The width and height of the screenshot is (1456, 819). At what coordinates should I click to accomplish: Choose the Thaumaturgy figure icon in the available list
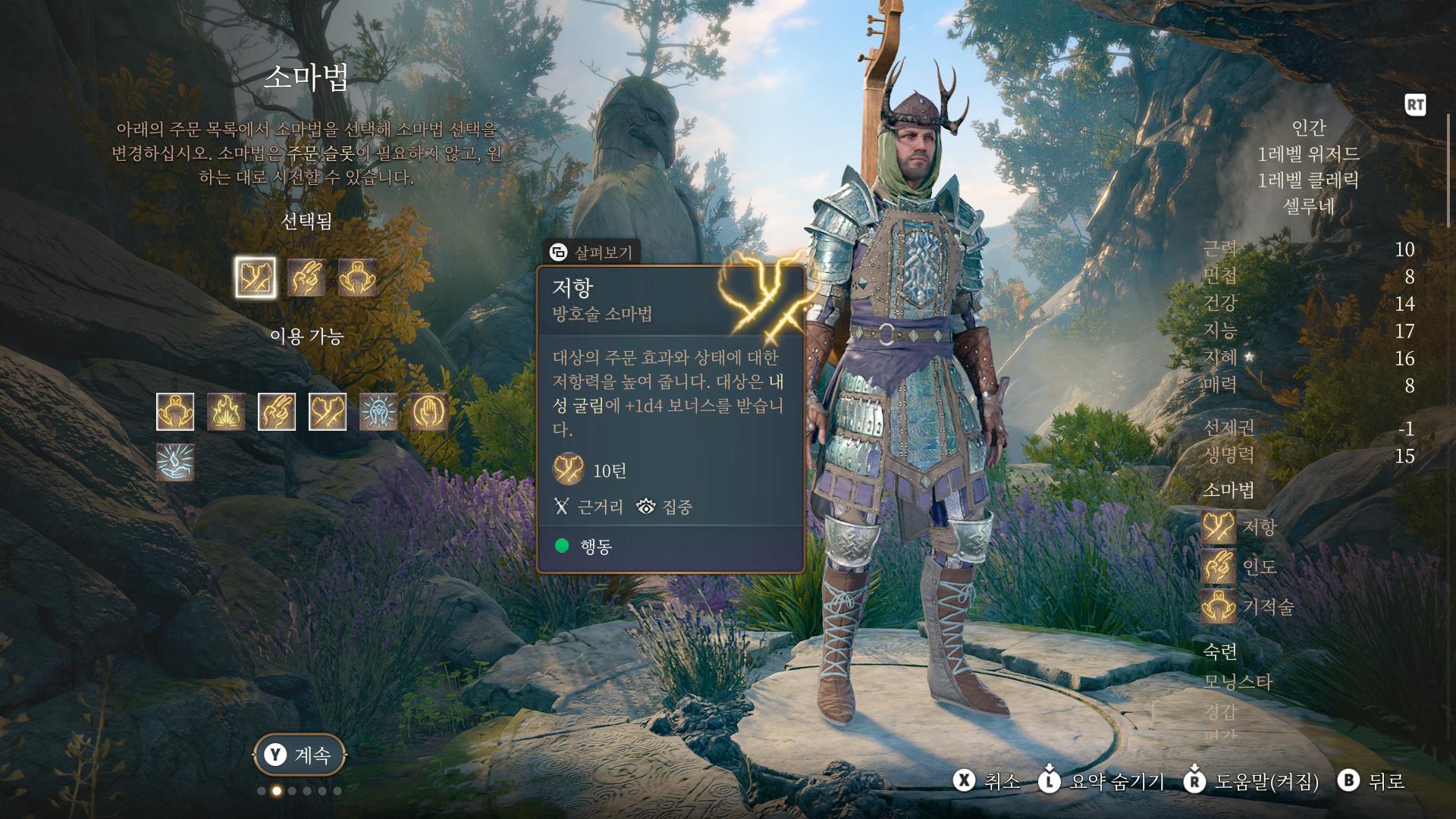pyautogui.click(x=175, y=412)
